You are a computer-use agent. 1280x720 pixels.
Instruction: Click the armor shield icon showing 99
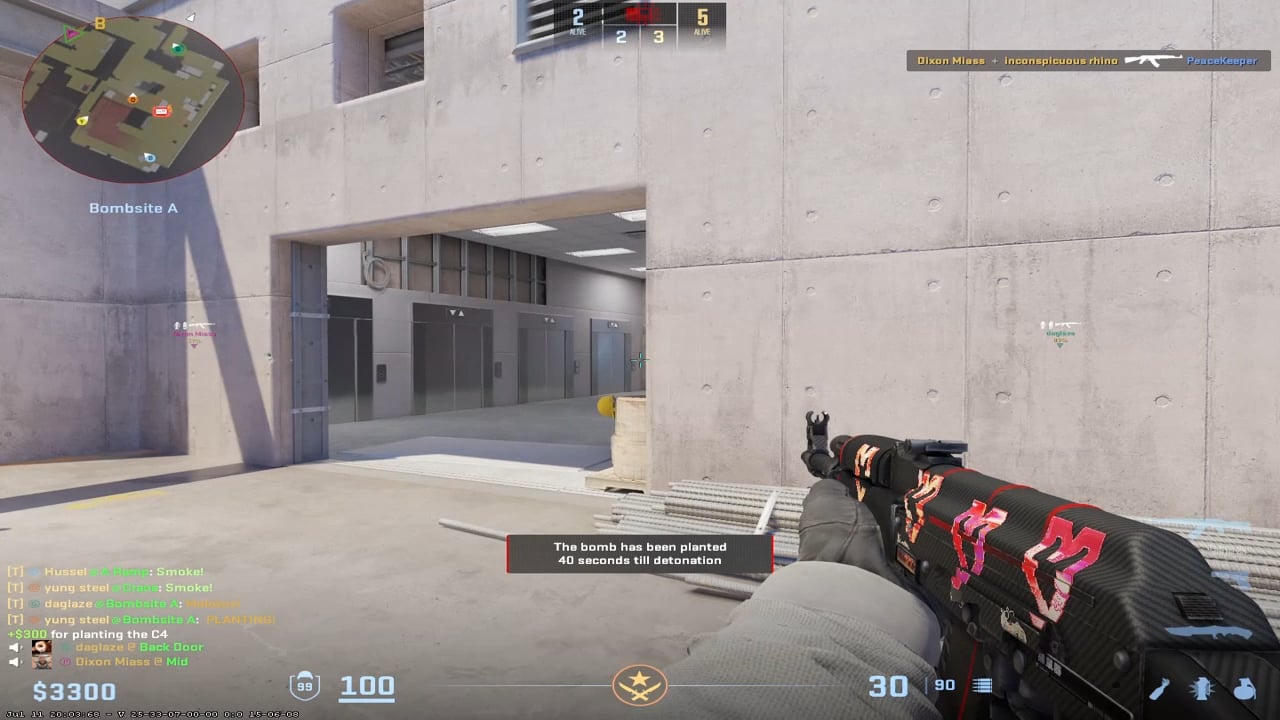(x=306, y=686)
